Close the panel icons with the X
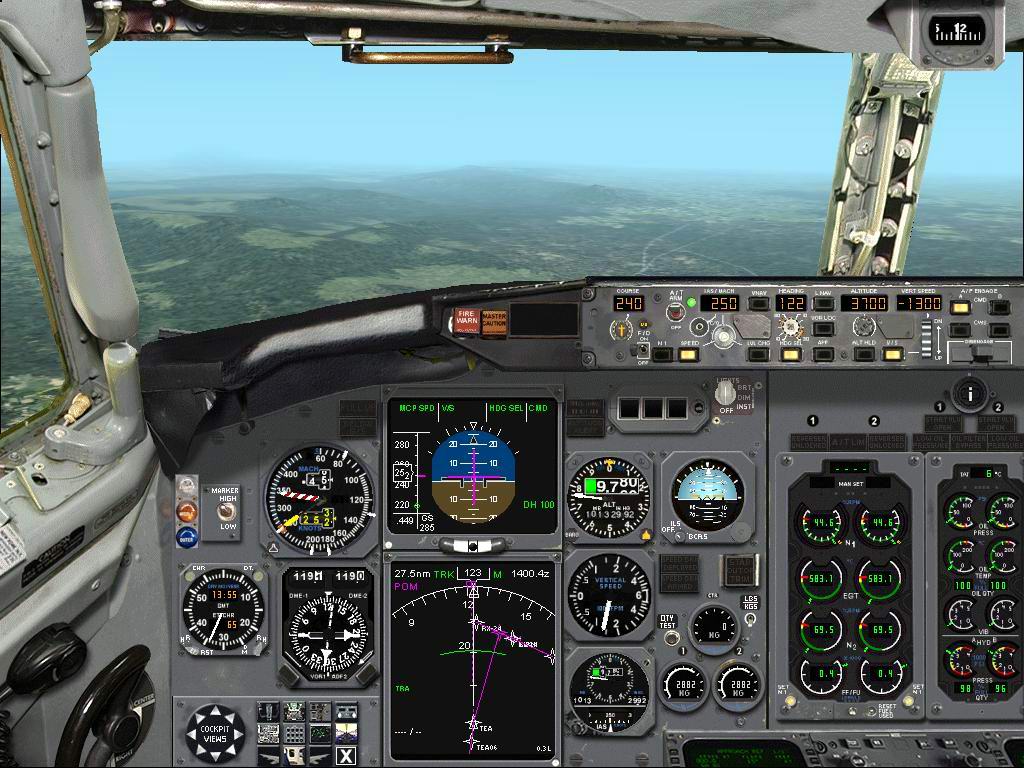This screenshot has width=1024, height=768. tap(346, 756)
